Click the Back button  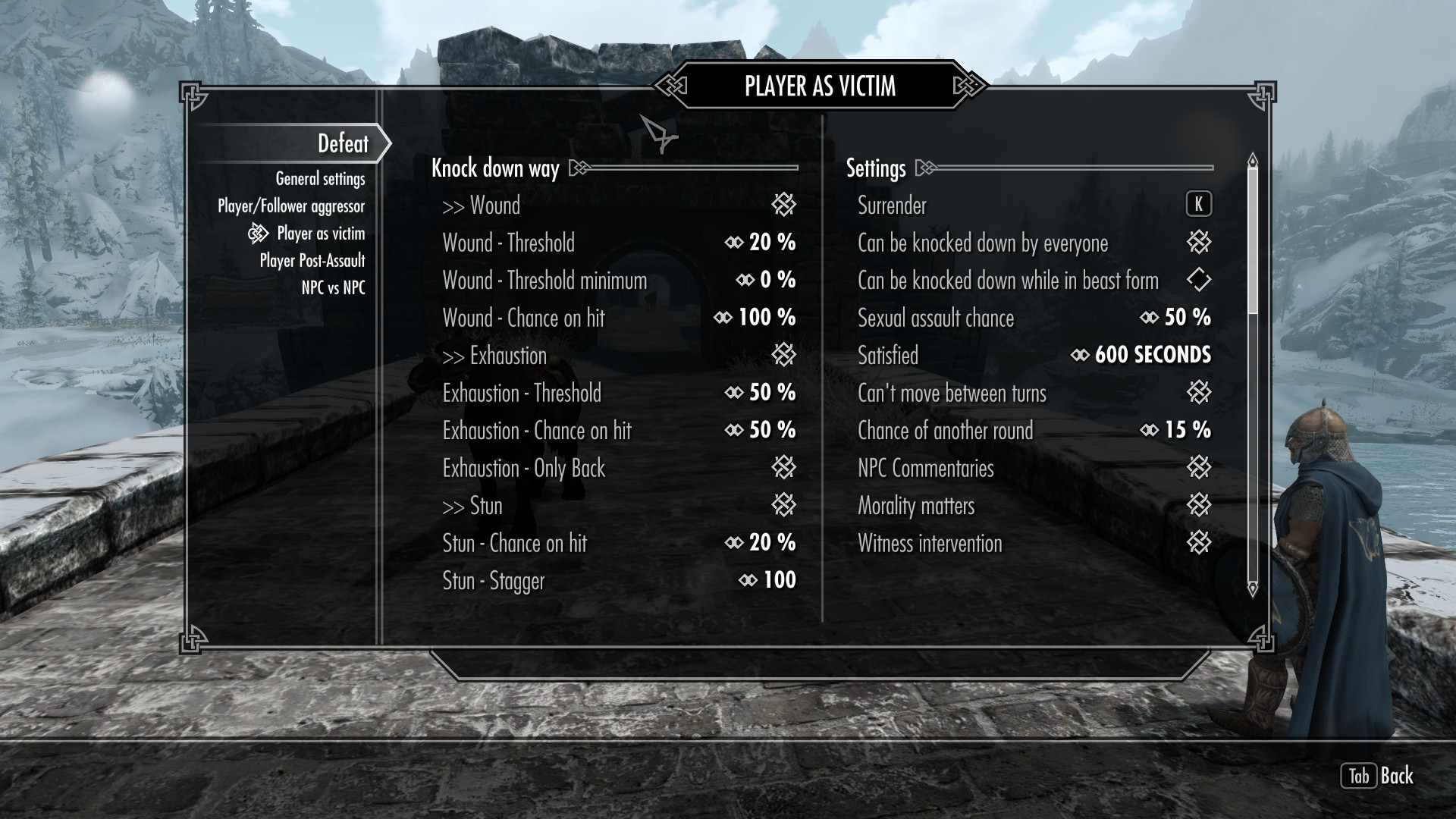(x=1378, y=776)
